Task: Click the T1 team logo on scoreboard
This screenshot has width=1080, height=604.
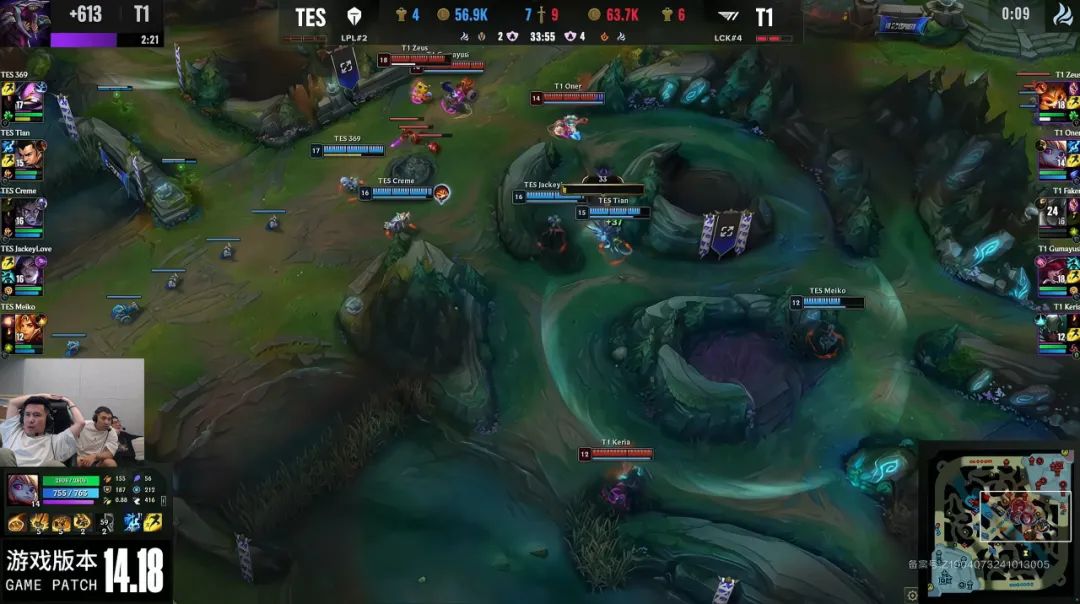Action: point(729,17)
